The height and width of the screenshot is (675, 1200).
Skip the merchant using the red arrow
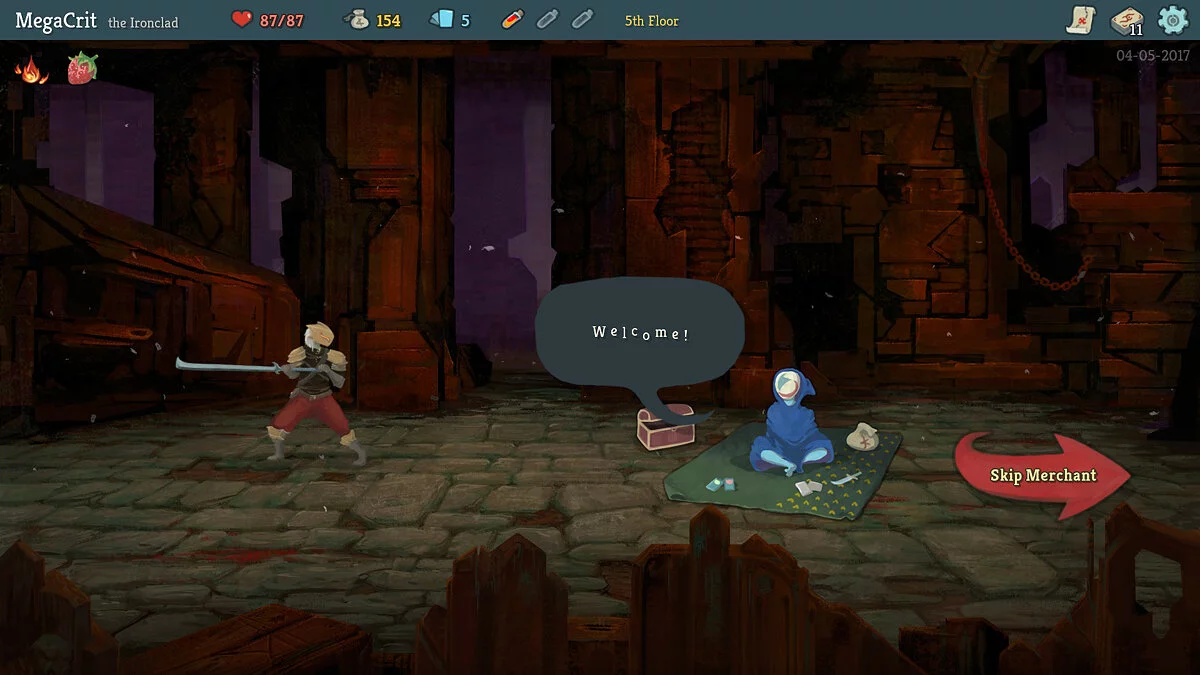click(x=1042, y=476)
